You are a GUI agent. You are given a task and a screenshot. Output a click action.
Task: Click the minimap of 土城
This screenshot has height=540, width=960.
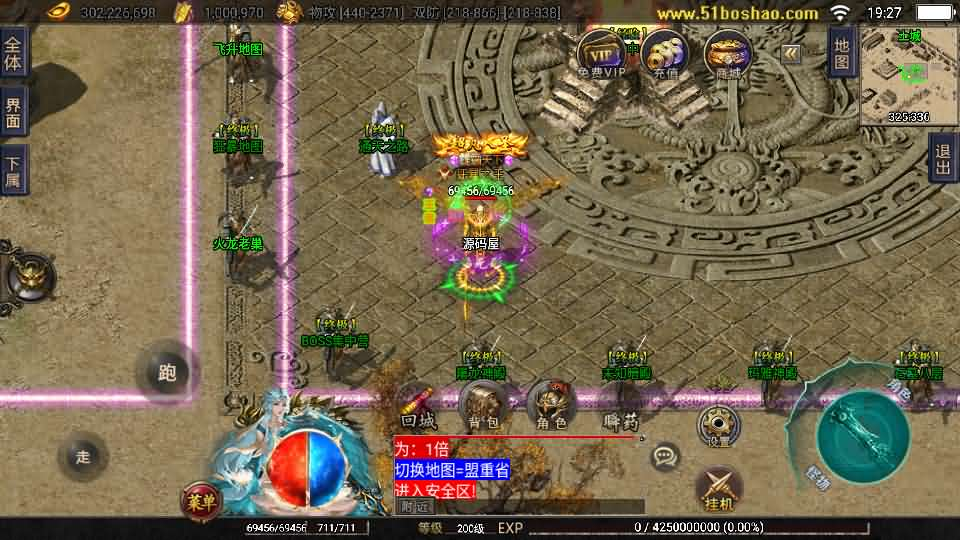click(908, 76)
